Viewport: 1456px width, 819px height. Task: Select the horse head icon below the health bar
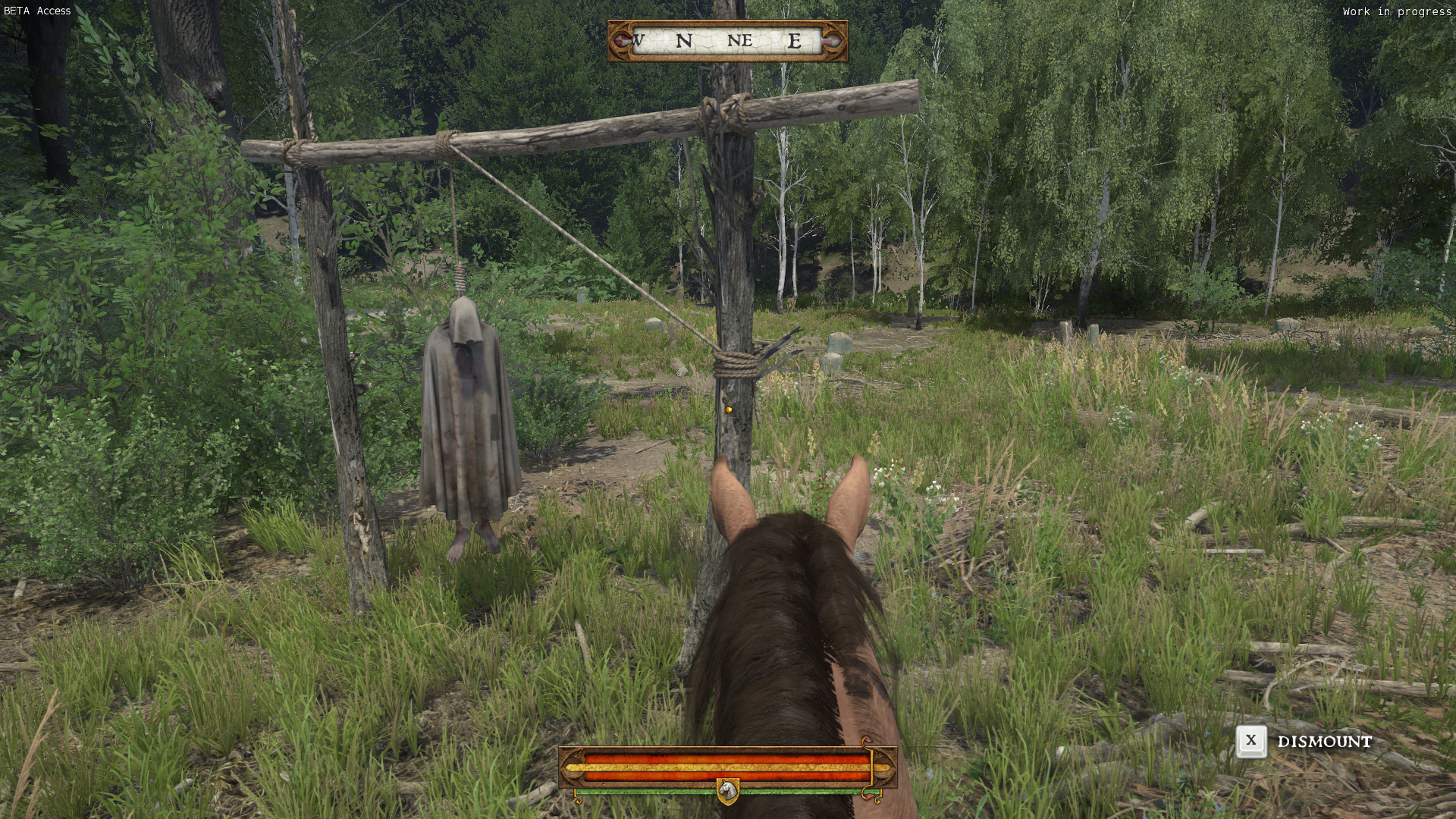tap(727, 792)
